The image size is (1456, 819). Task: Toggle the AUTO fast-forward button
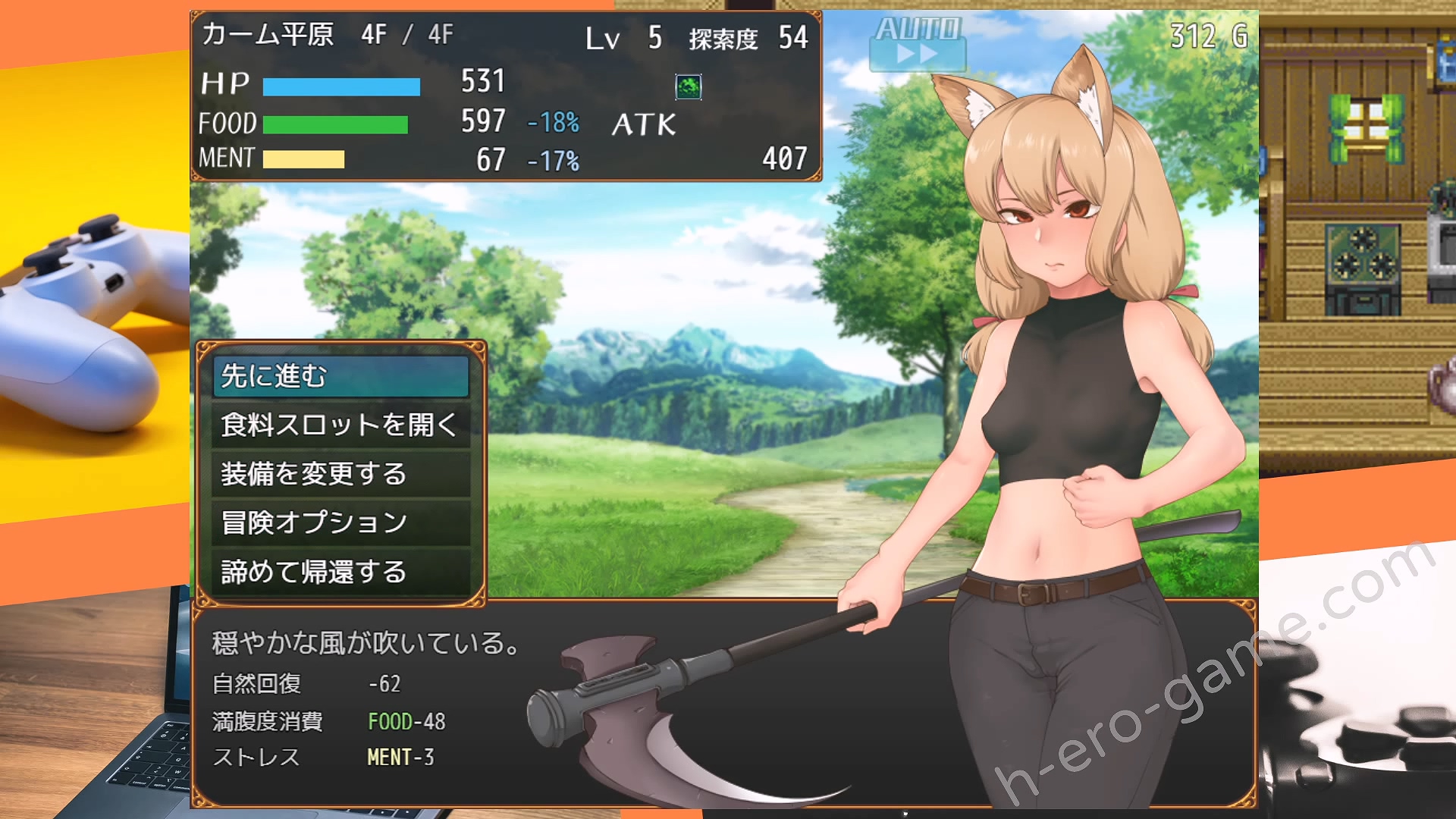(x=918, y=44)
